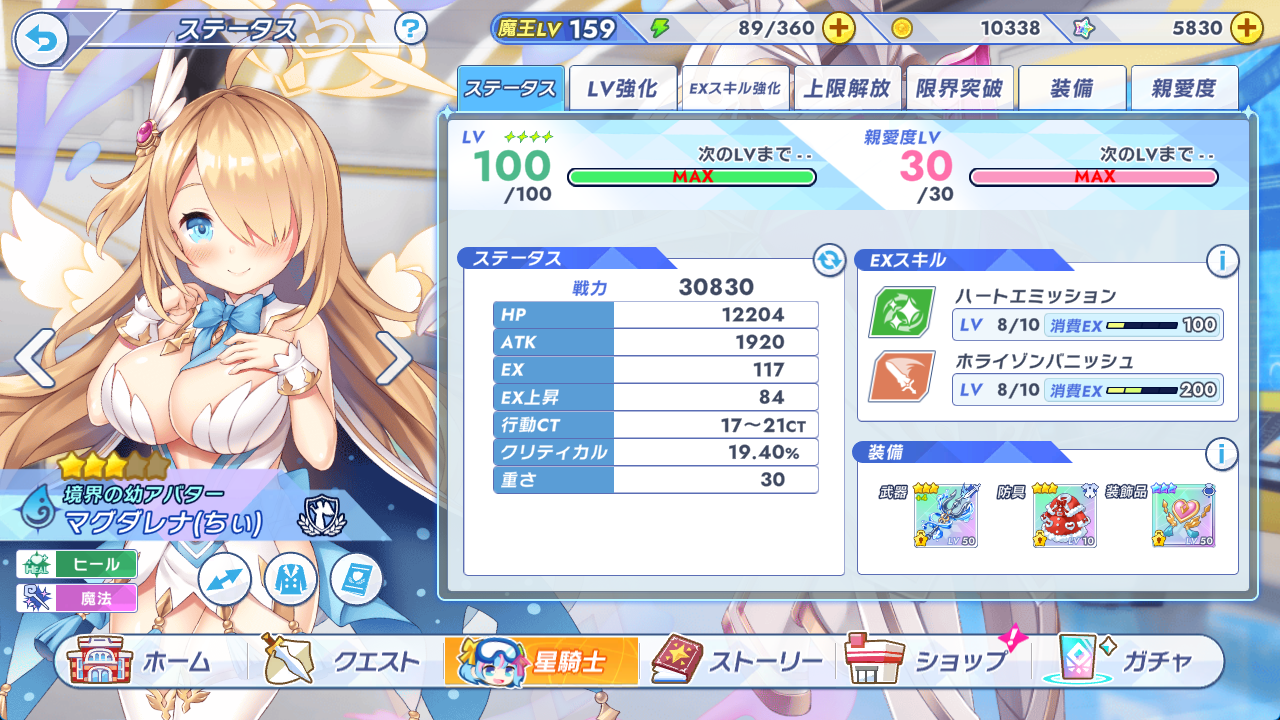The image size is (1280, 720).
Task: Select the 上限解放 tab
Action: point(847,89)
